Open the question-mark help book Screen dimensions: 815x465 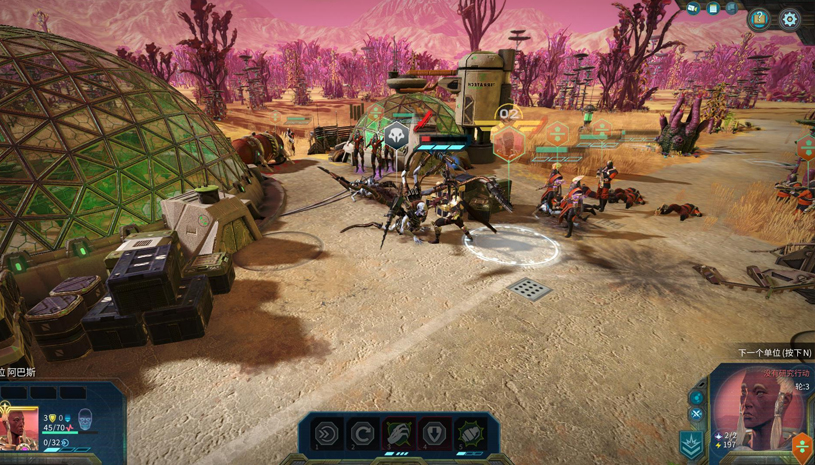pyautogui.click(x=760, y=18)
